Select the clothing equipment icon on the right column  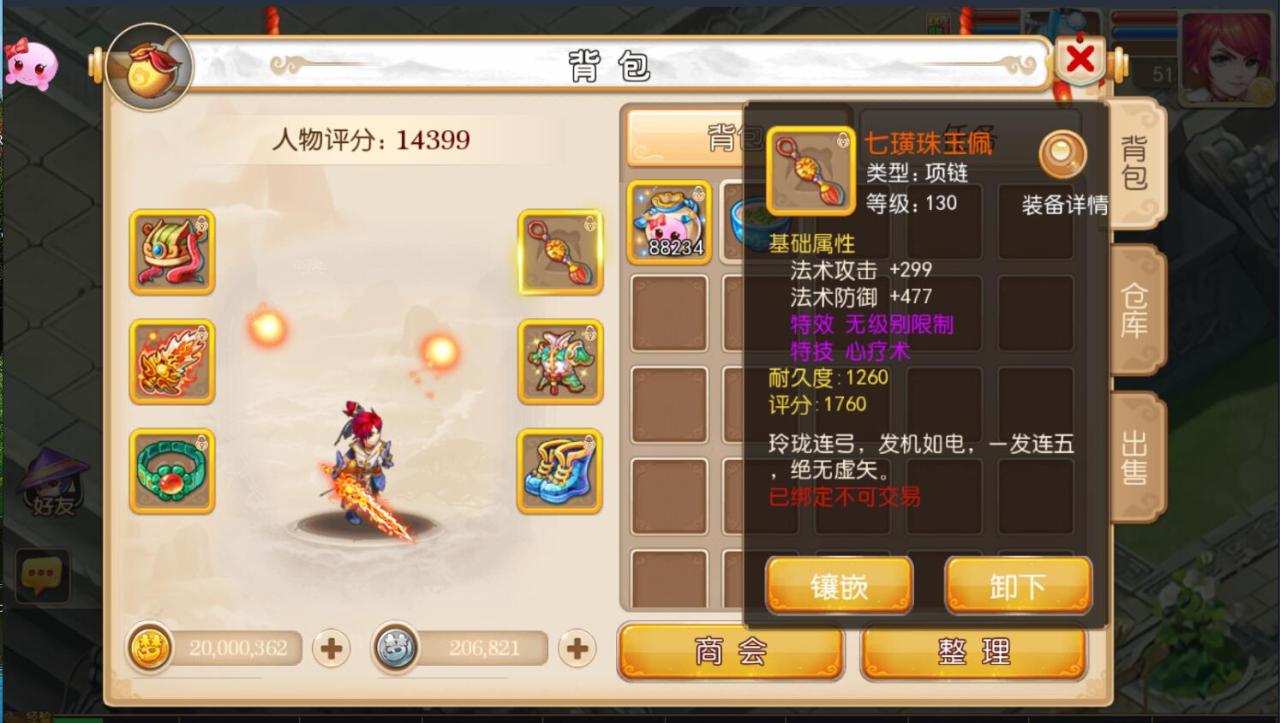click(559, 363)
